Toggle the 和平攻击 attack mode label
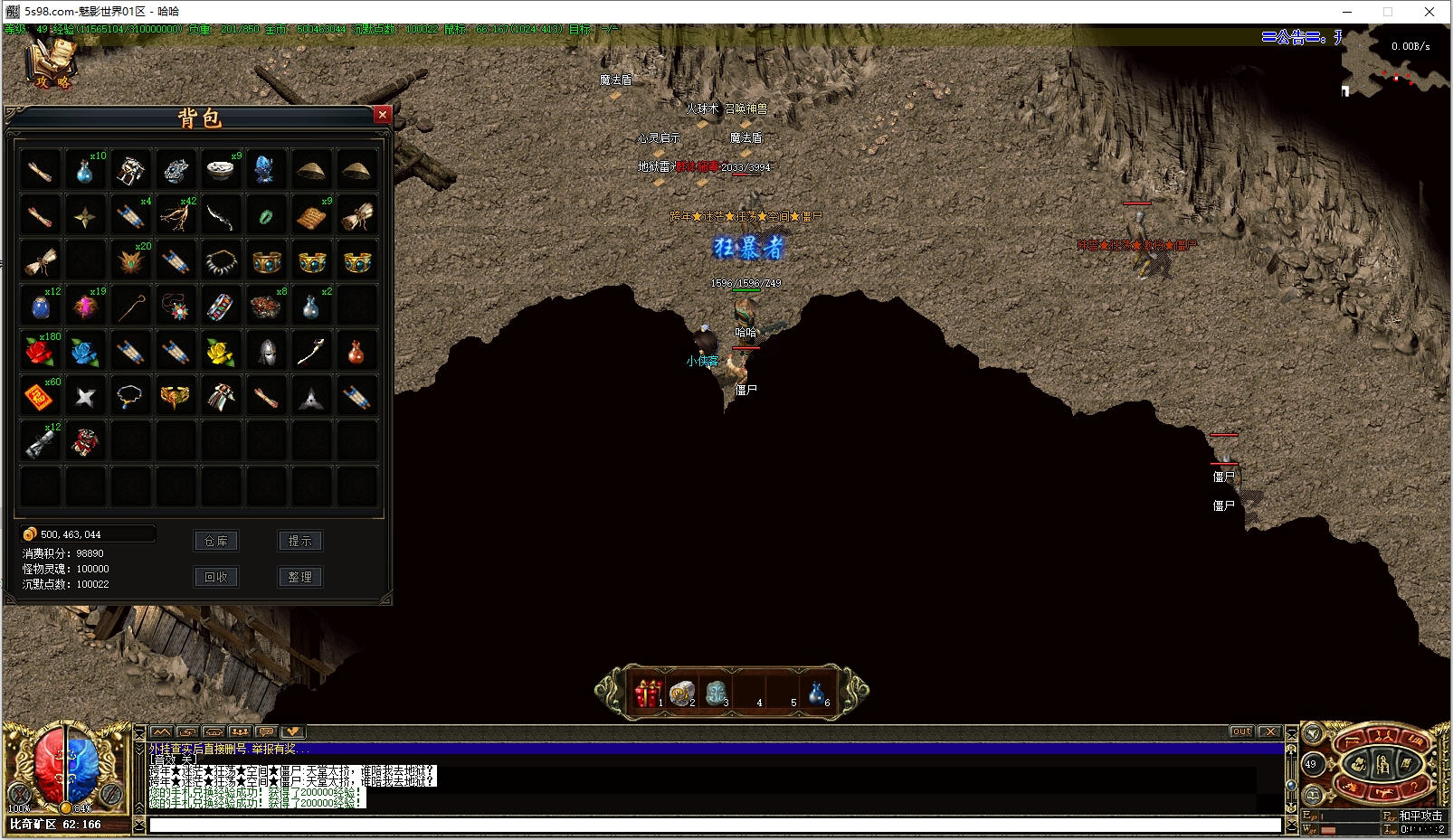Viewport: 1453px width, 840px height. click(1420, 816)
